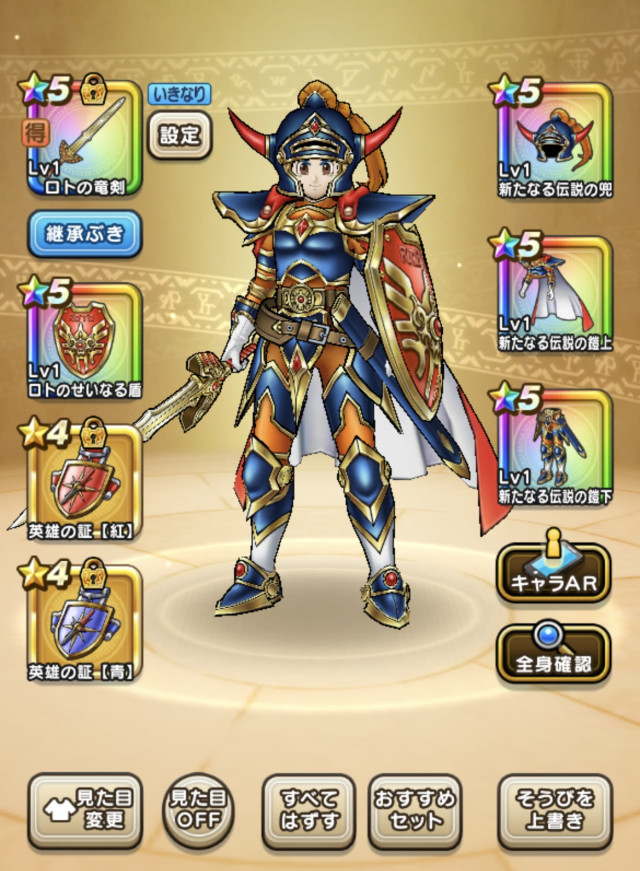Tap the 継承ぶき button
Viewport: 640px width, 871px height.
[84, 235]
